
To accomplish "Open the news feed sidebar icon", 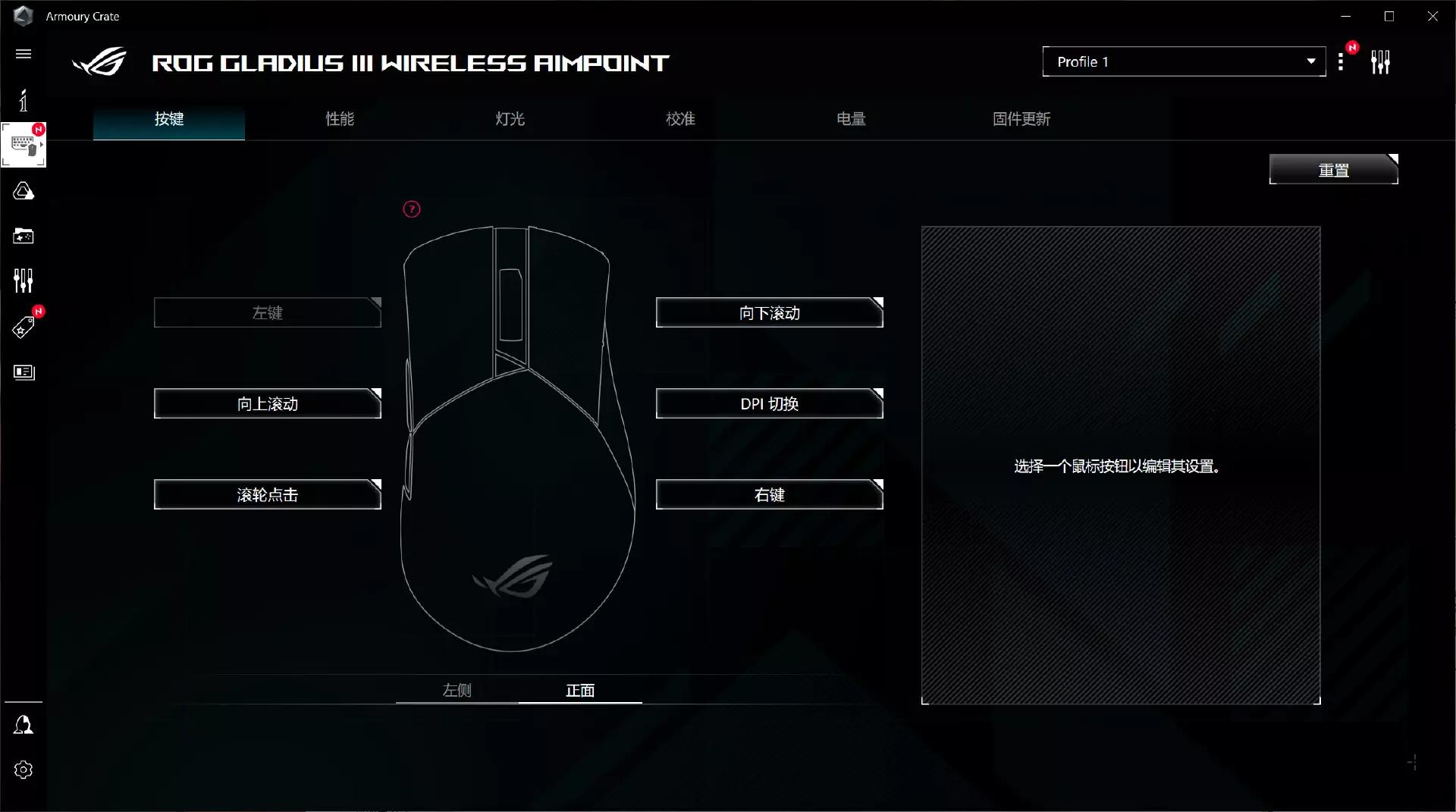I will click(x=24, y=372).
